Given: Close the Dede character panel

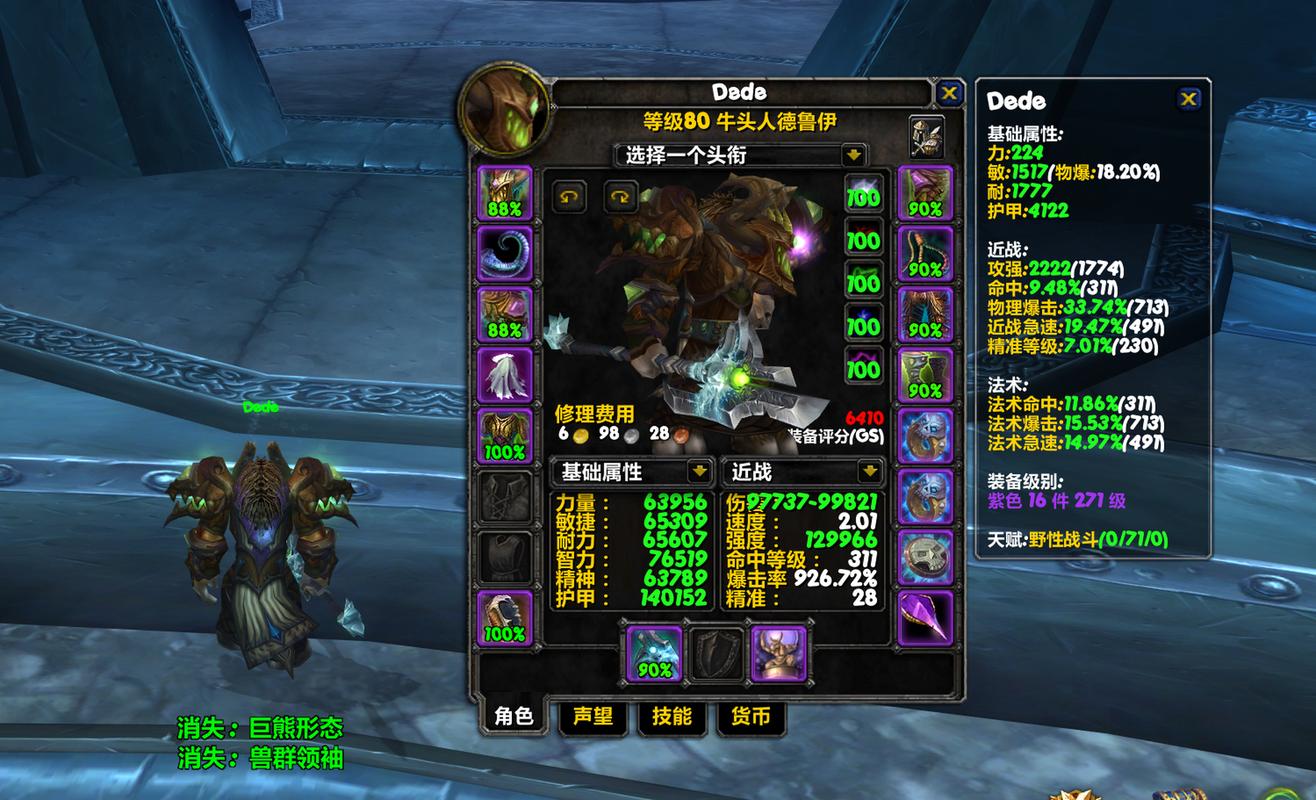Looking at the screenshot, I should coord(949,94).
